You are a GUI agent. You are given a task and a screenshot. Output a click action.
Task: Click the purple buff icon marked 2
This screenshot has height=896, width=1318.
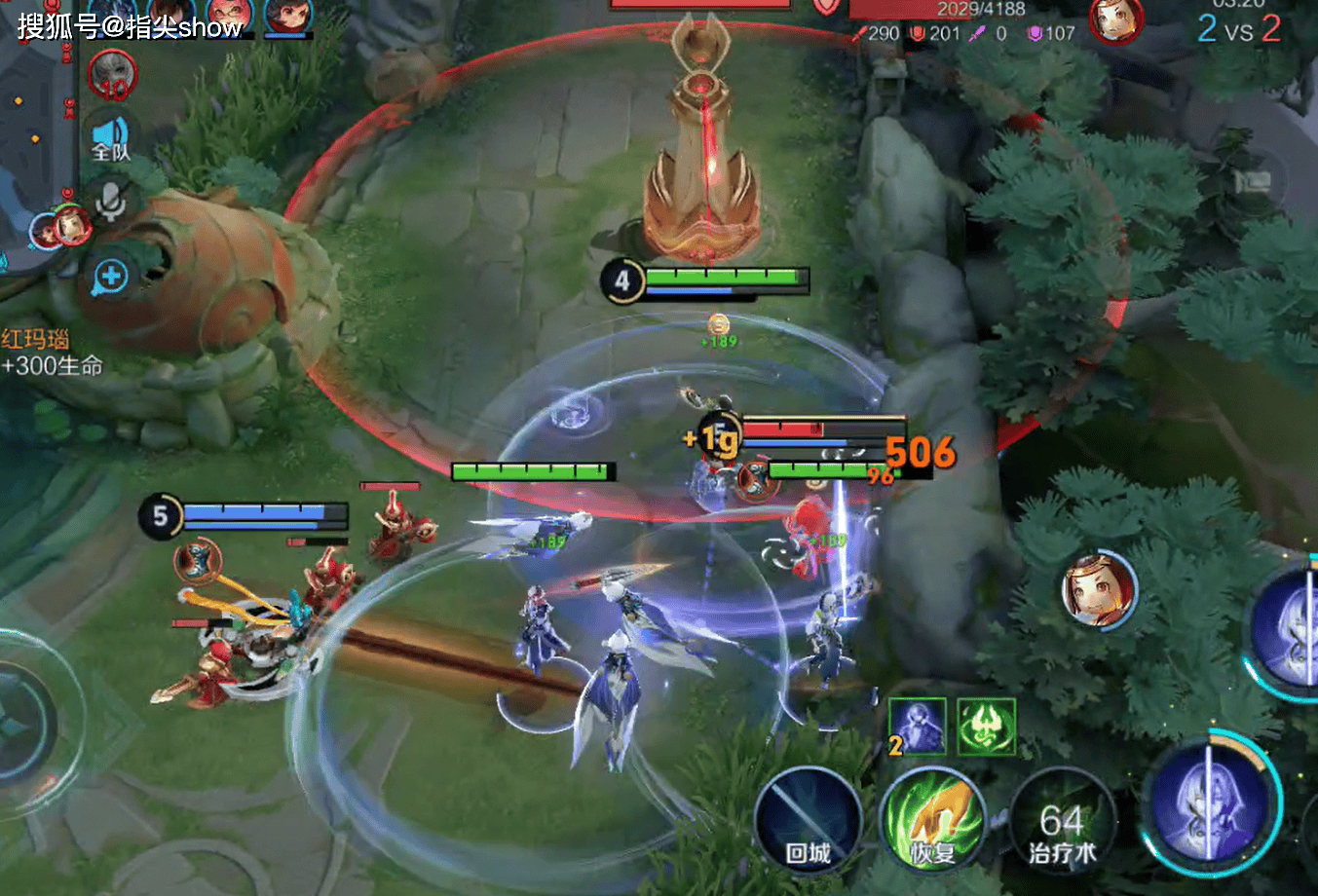[x=917, y=727]
